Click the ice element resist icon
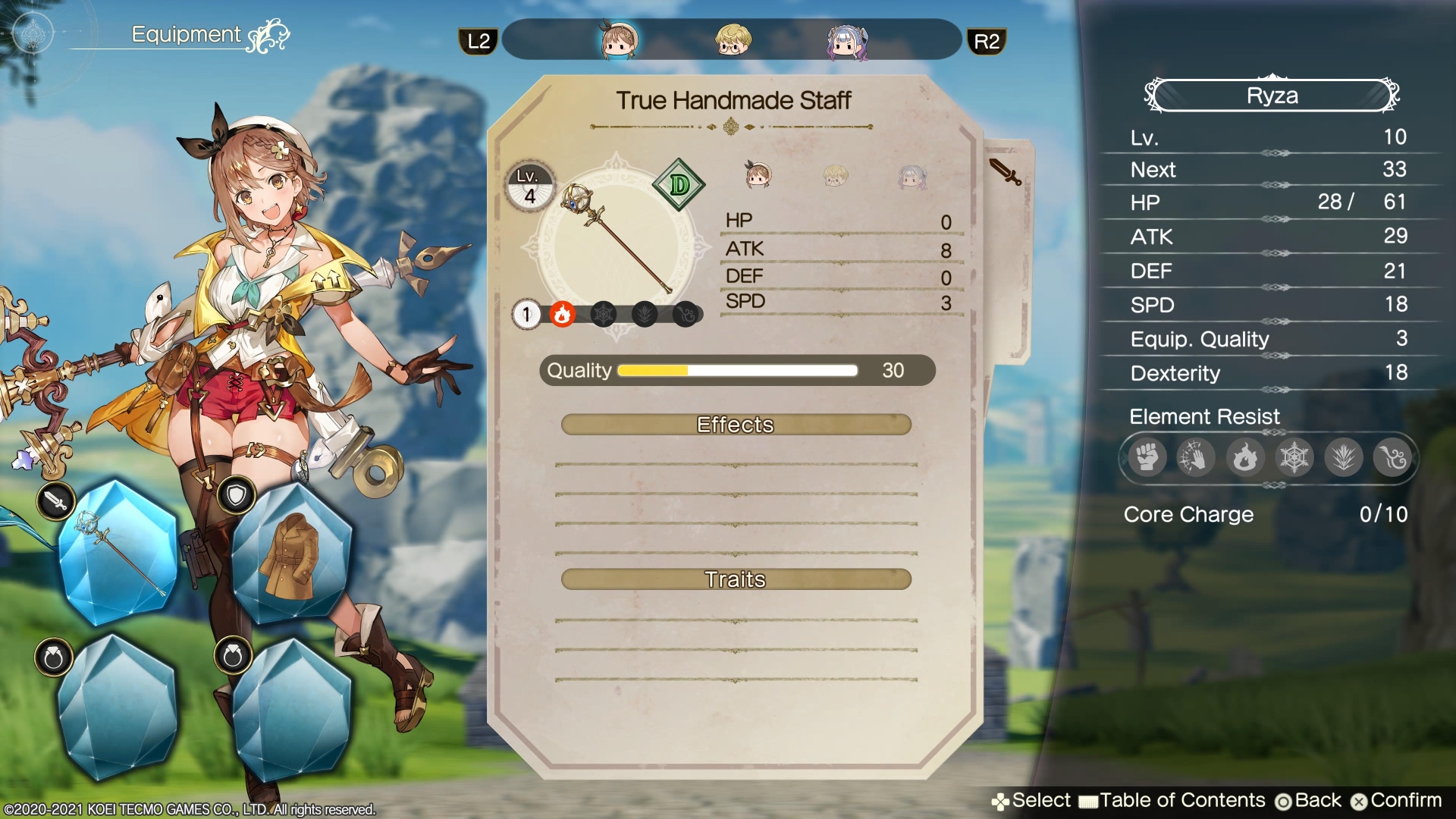This screenshot has width=1456, height=819. pyautogui.click(x=1294, y=457)
